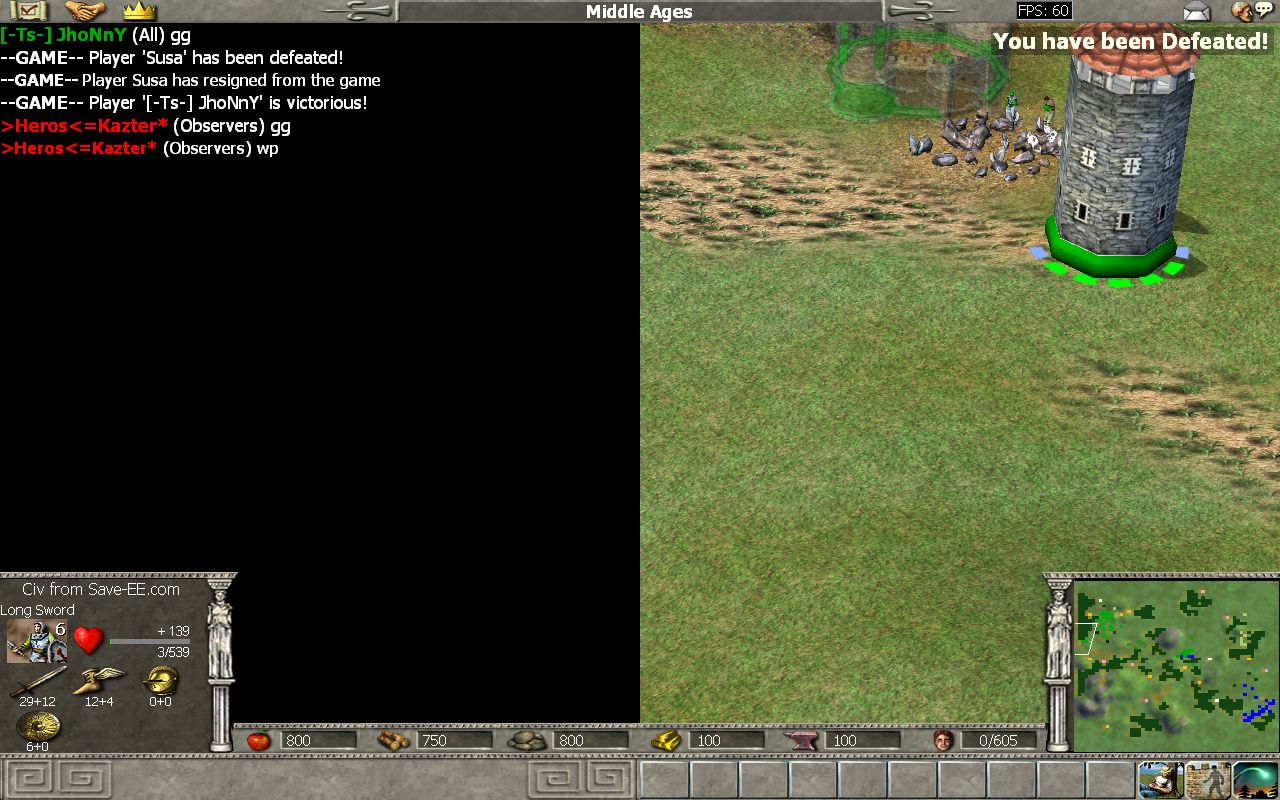
Task: Open the envelope messages icon
Action: (x=1196, y=12)
